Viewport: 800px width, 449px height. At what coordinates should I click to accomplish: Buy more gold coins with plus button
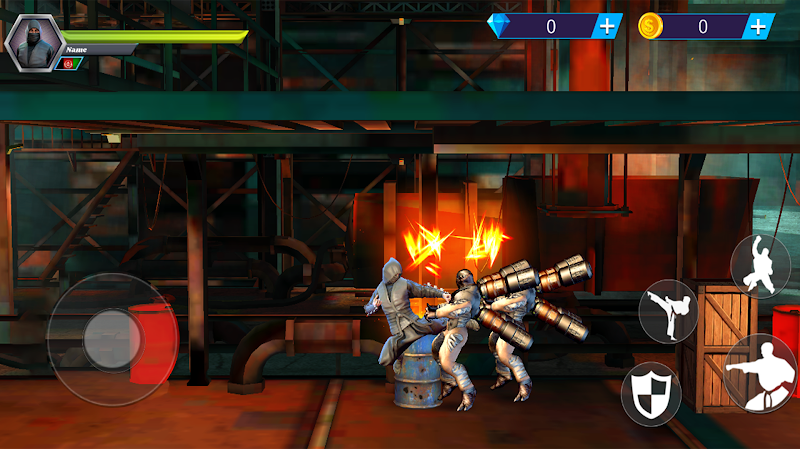pos(759,26)
